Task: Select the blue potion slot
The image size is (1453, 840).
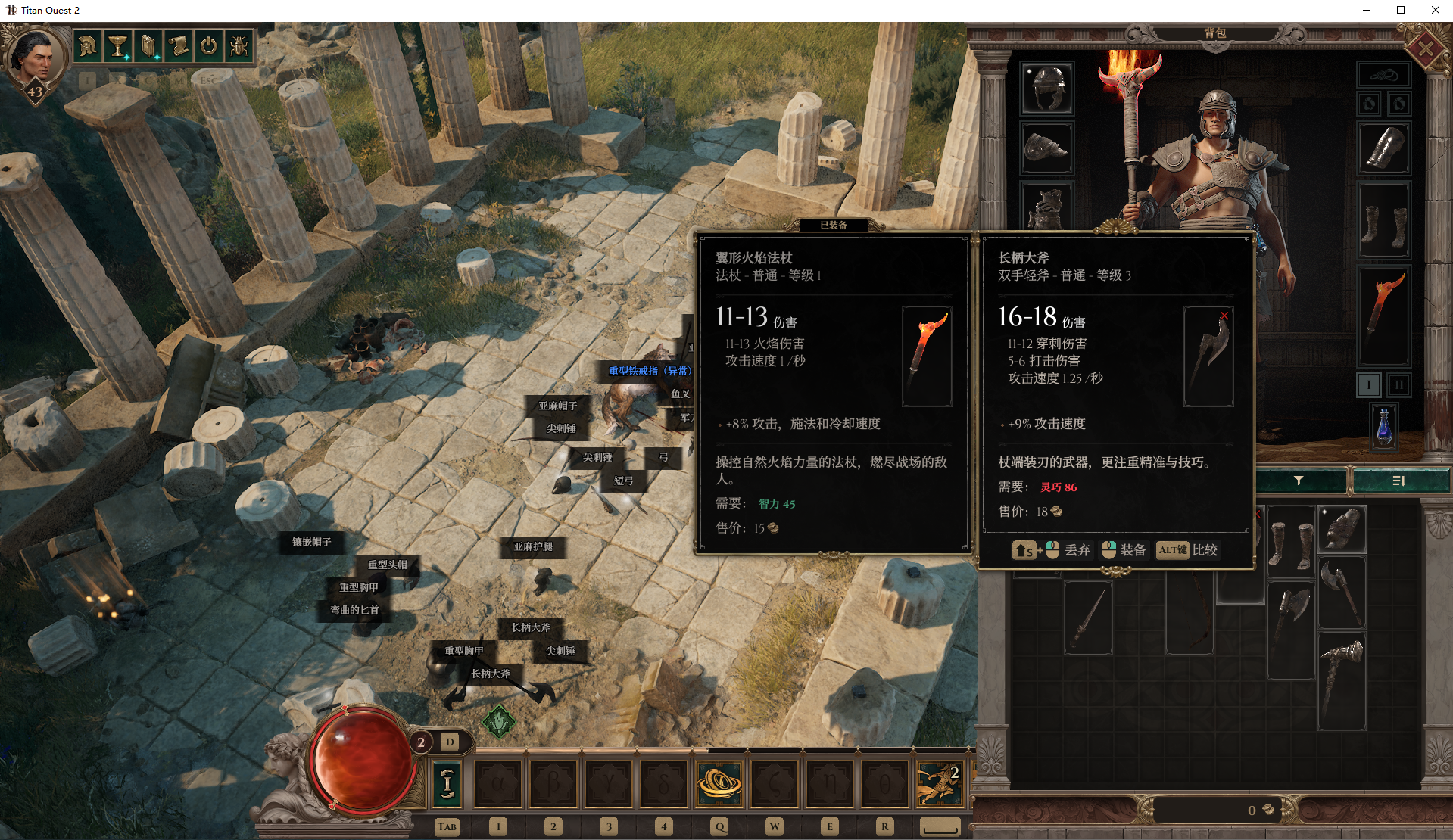Action: [x=1384, y=426]
